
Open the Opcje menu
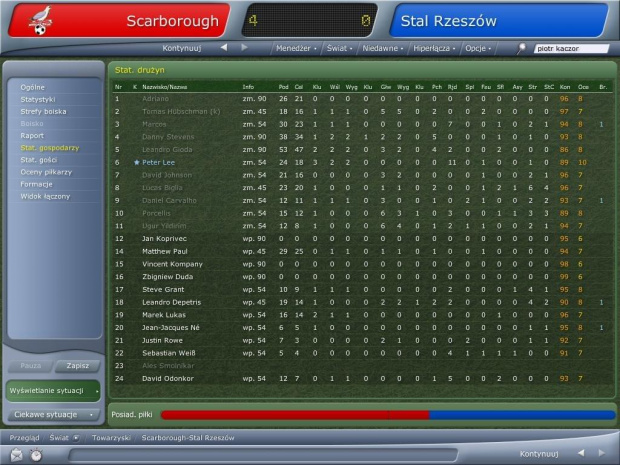(x=476, y=47)
